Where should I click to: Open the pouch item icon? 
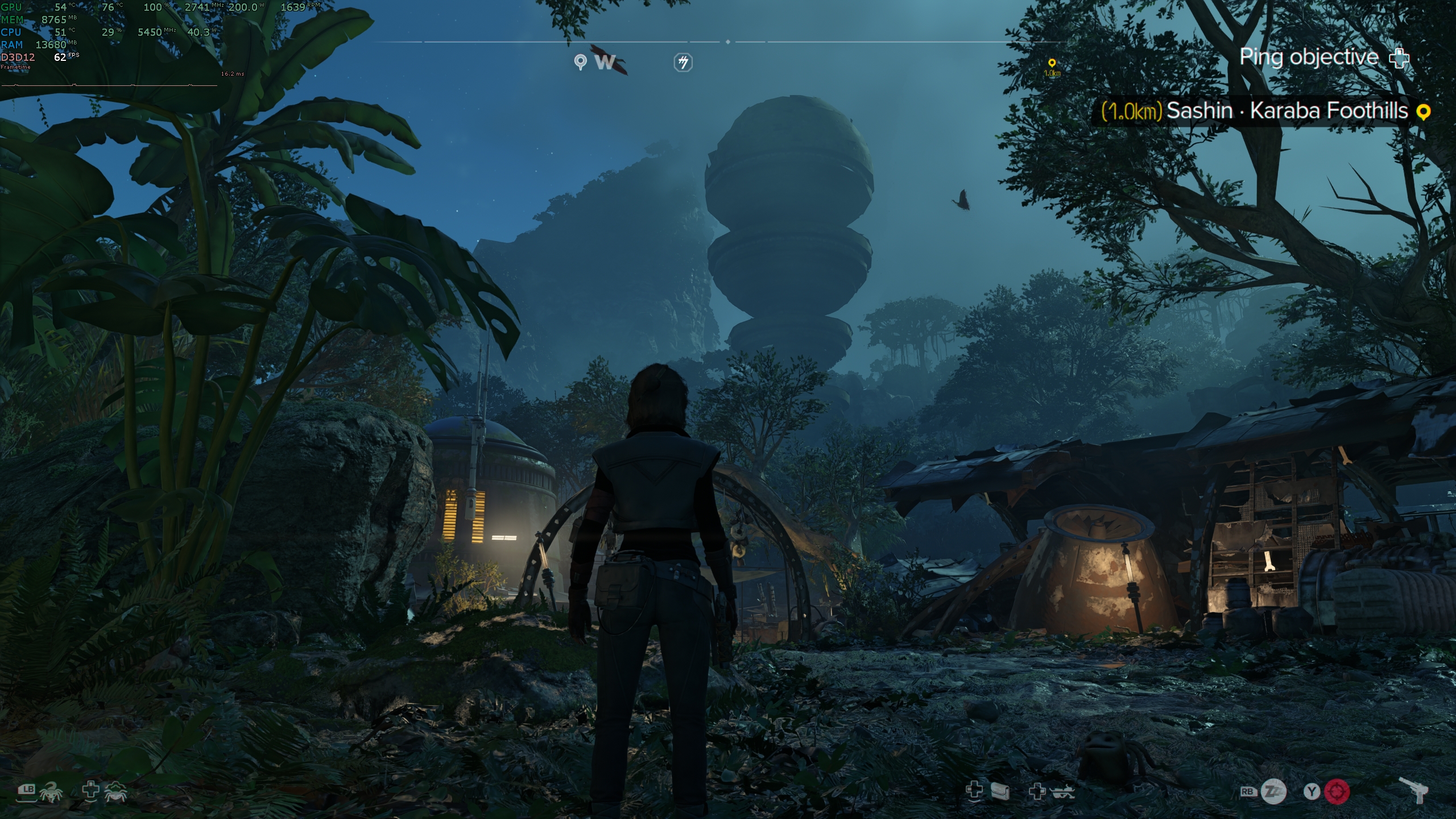click(1000, 791)
